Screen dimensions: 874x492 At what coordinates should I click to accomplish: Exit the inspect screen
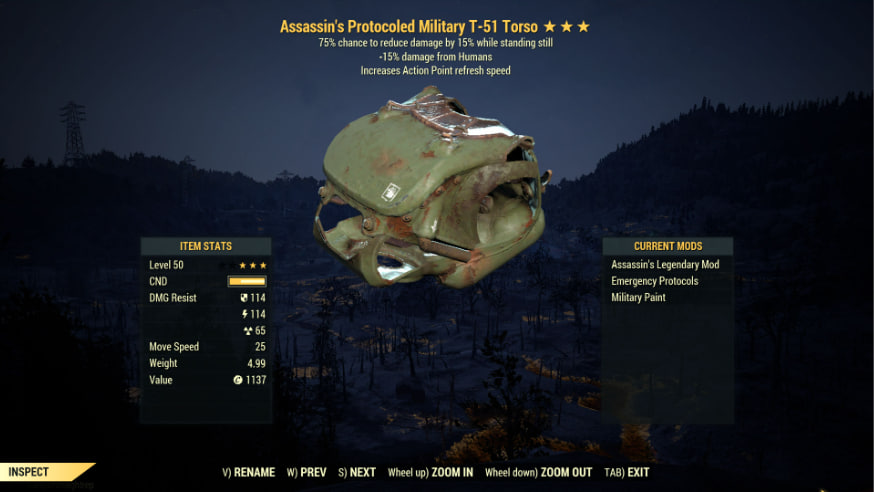coord(628,472)
